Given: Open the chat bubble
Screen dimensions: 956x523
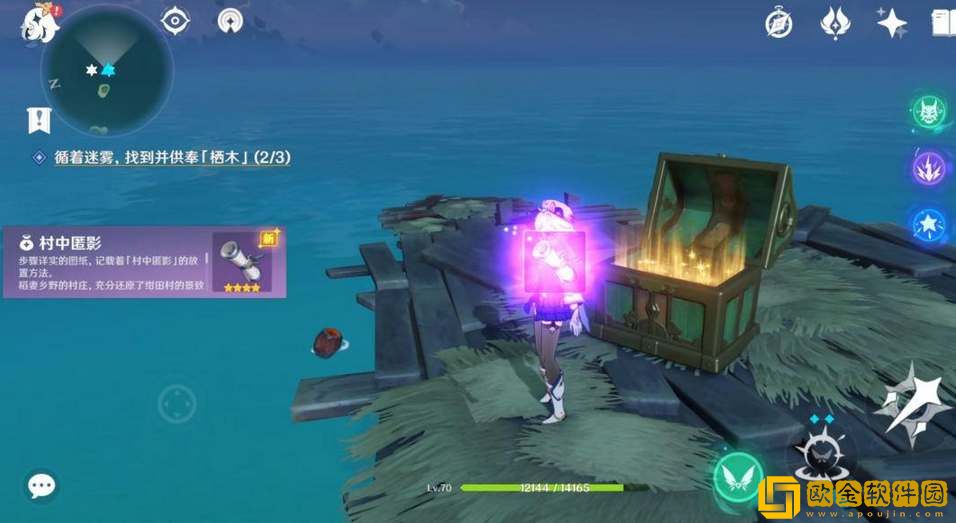Looking at the screenshot, I should click(x=41, y=487).
